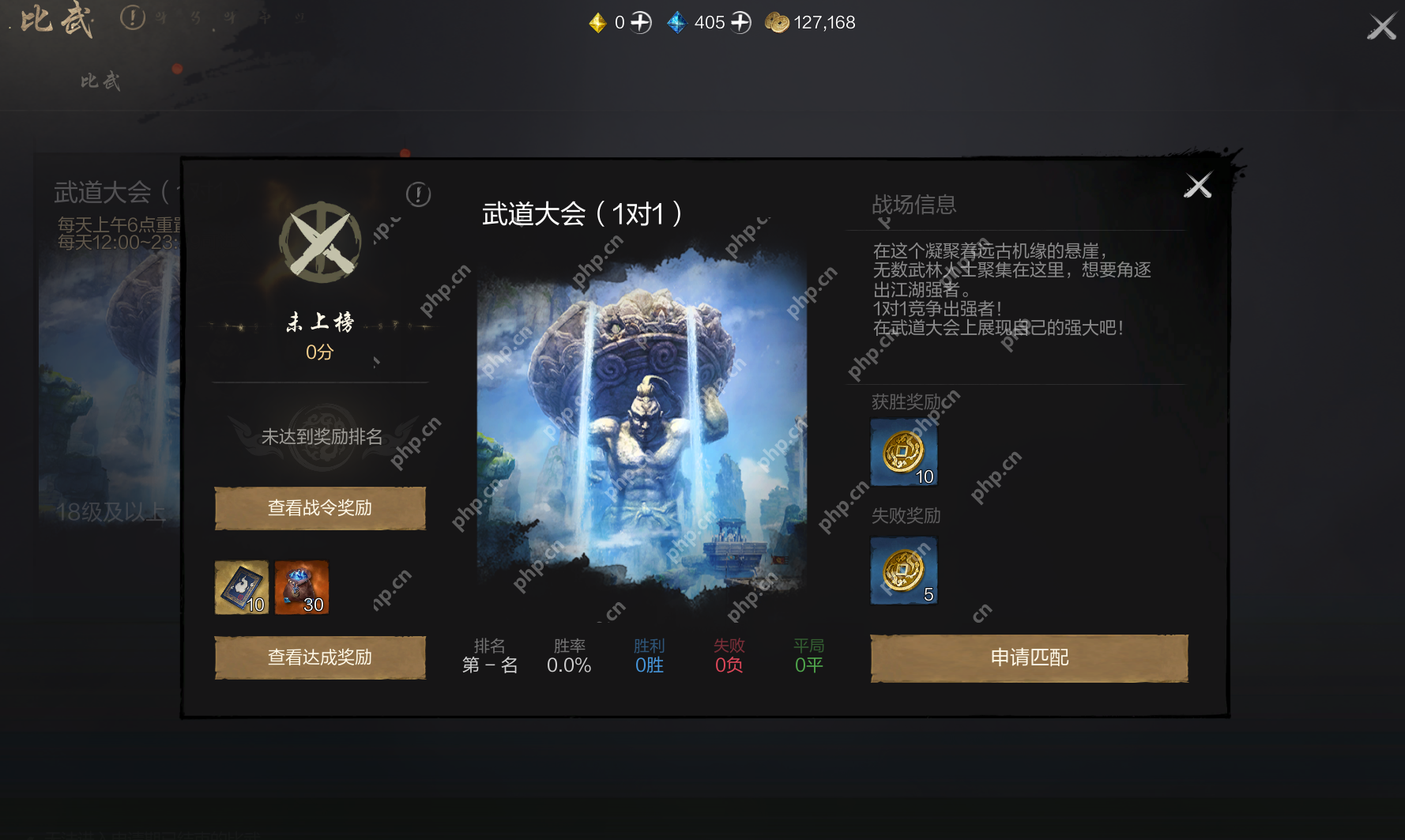Viewport: 1405px width, 840px height.
Task: Click the copper coins currency icon
Action: click(x=777, y=22)
